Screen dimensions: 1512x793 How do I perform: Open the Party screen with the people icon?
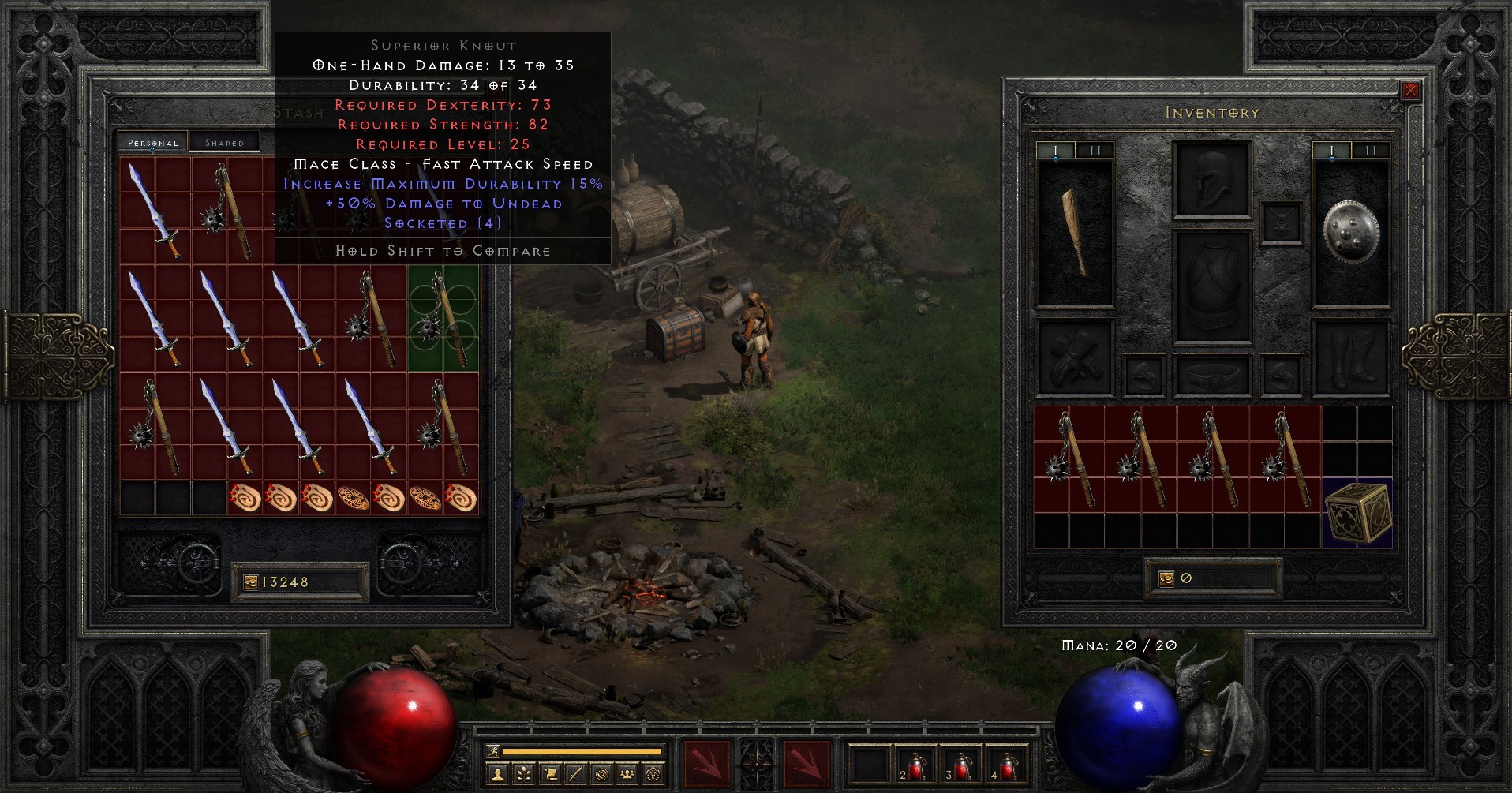(627, 774)
